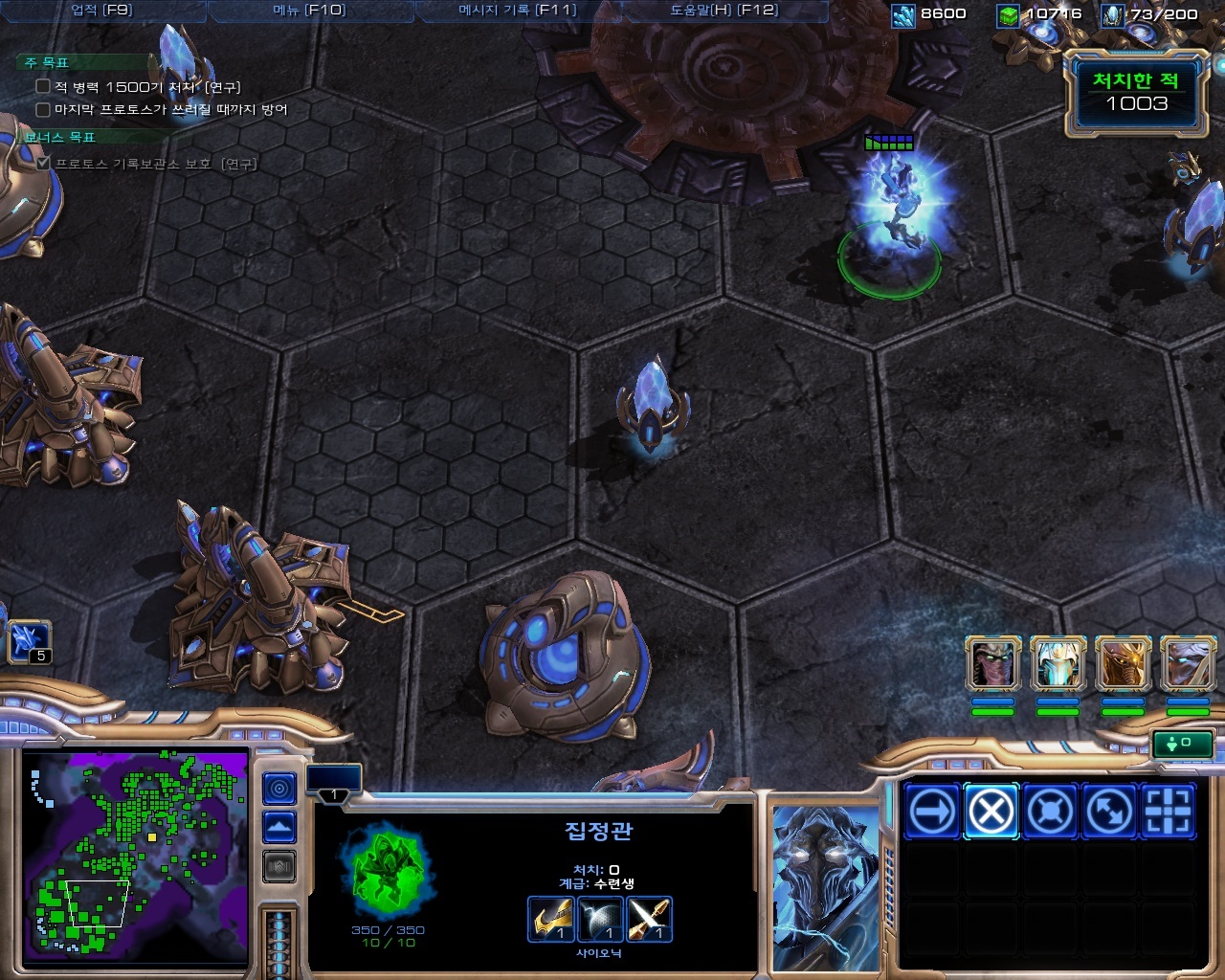Screen dimensions: 1225x980
Task: Open the 도움말 [F12] help menu
Action: [724, 11]
